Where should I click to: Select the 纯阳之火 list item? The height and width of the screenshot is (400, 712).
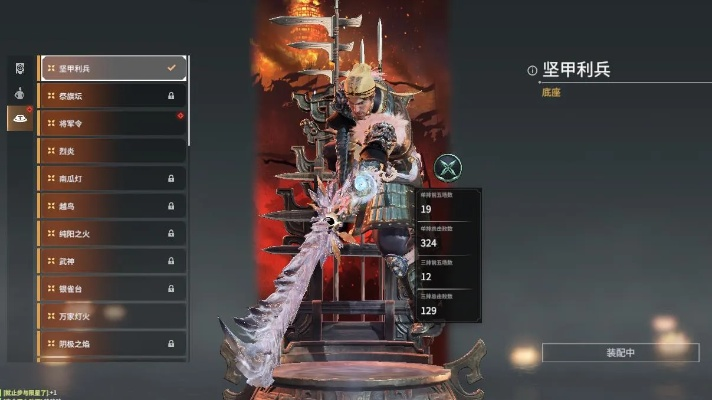pos(112,233)
